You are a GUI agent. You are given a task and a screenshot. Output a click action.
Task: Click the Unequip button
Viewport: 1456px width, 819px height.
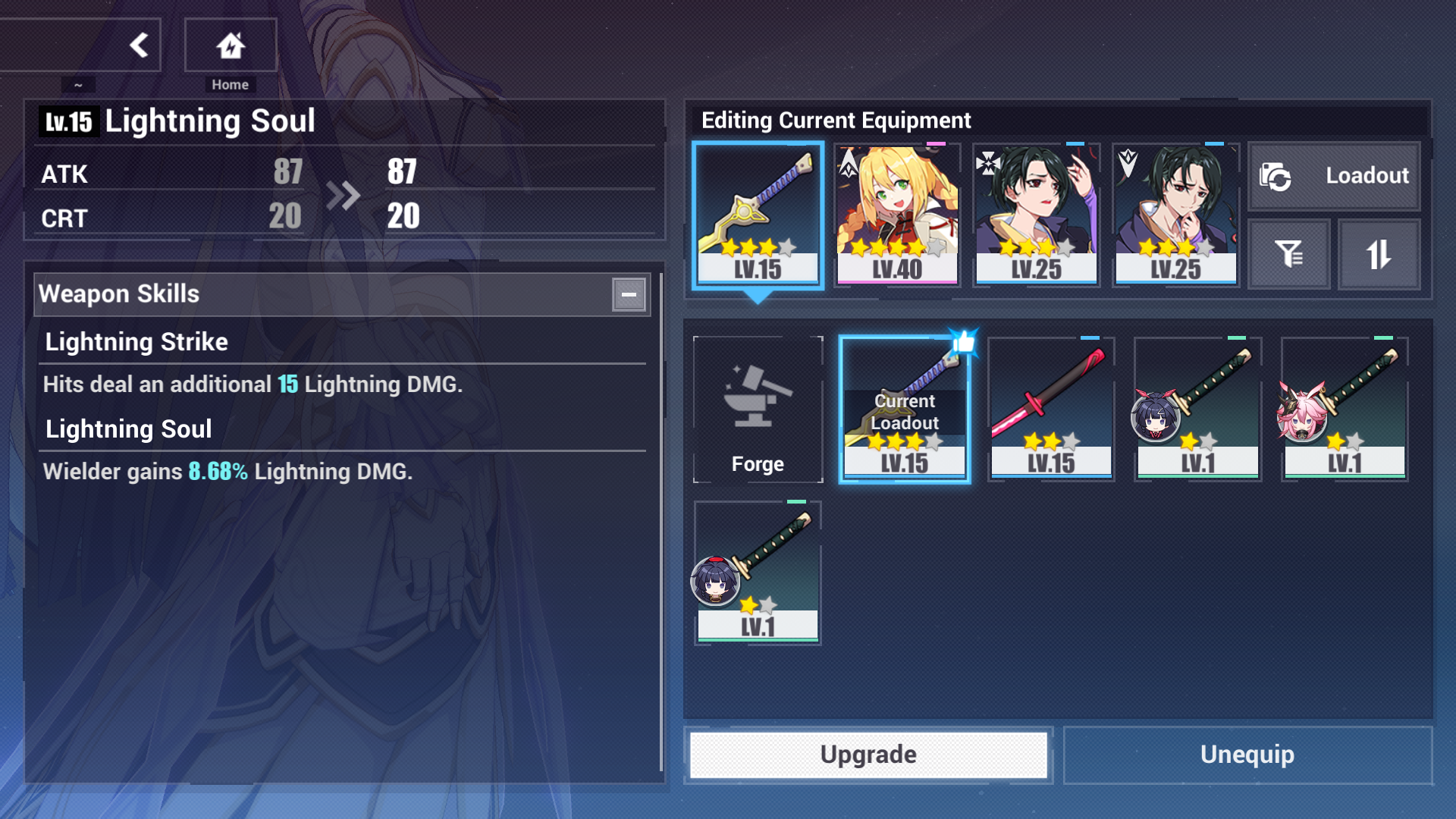[1247, 755]
